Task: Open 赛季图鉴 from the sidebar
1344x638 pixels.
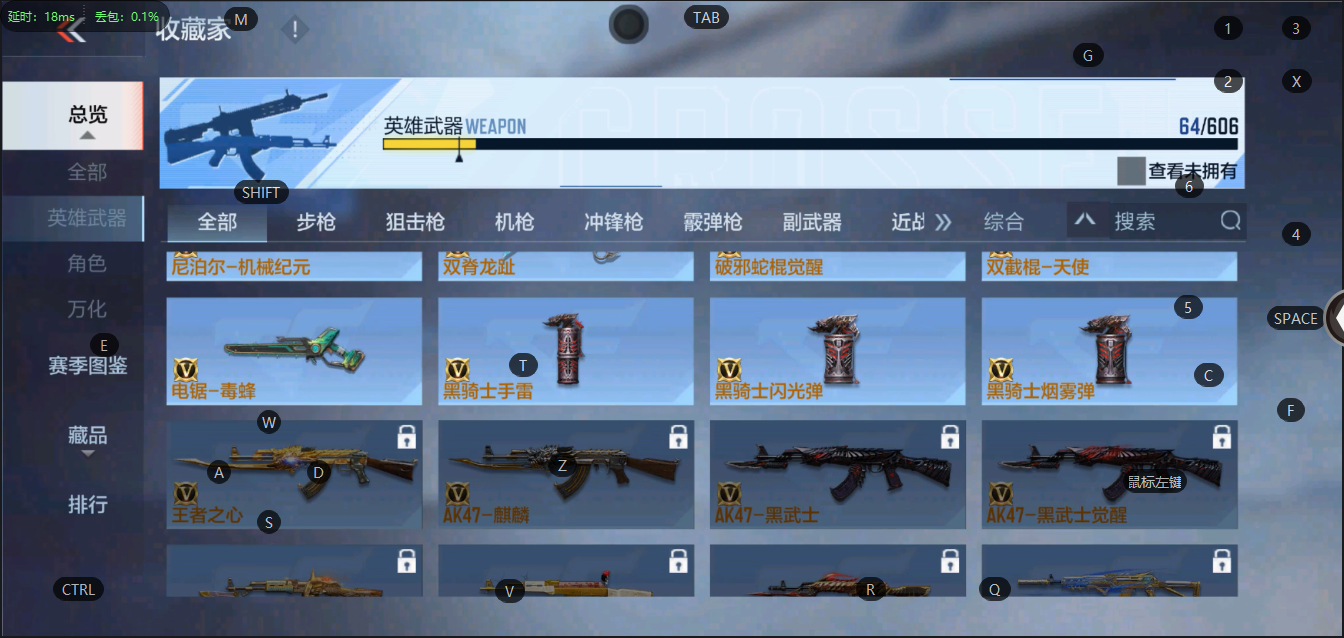Action: (87, 366)
